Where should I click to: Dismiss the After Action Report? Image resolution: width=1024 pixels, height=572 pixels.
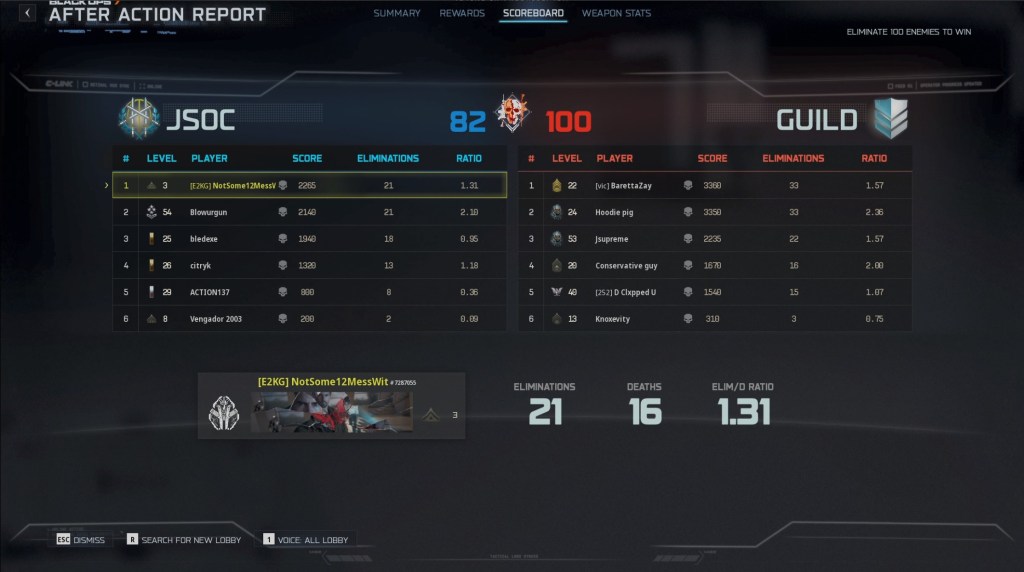[81, 540]
